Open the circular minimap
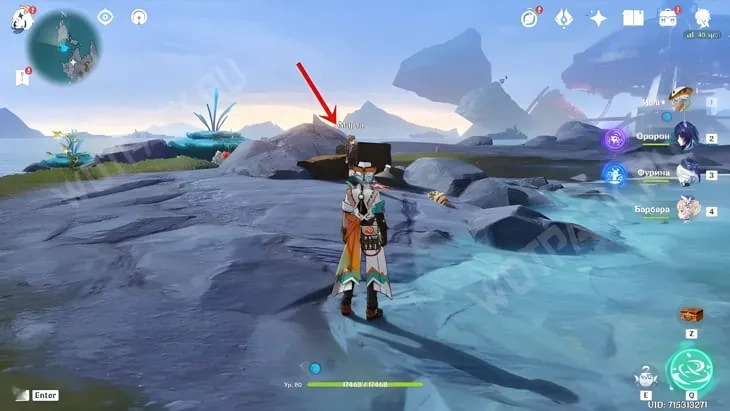Image resolution: width=730 pixels, height=411 pixels. click(x=62, y=49)
